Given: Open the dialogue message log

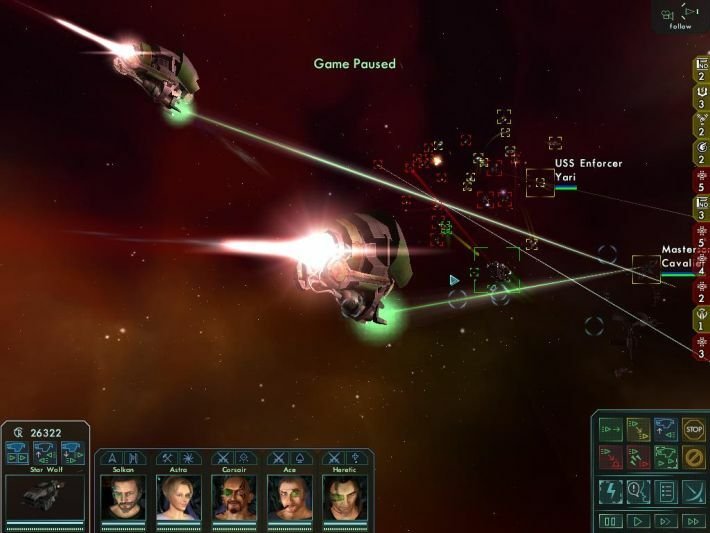Looking at the screenshot, I should [637, 491].
